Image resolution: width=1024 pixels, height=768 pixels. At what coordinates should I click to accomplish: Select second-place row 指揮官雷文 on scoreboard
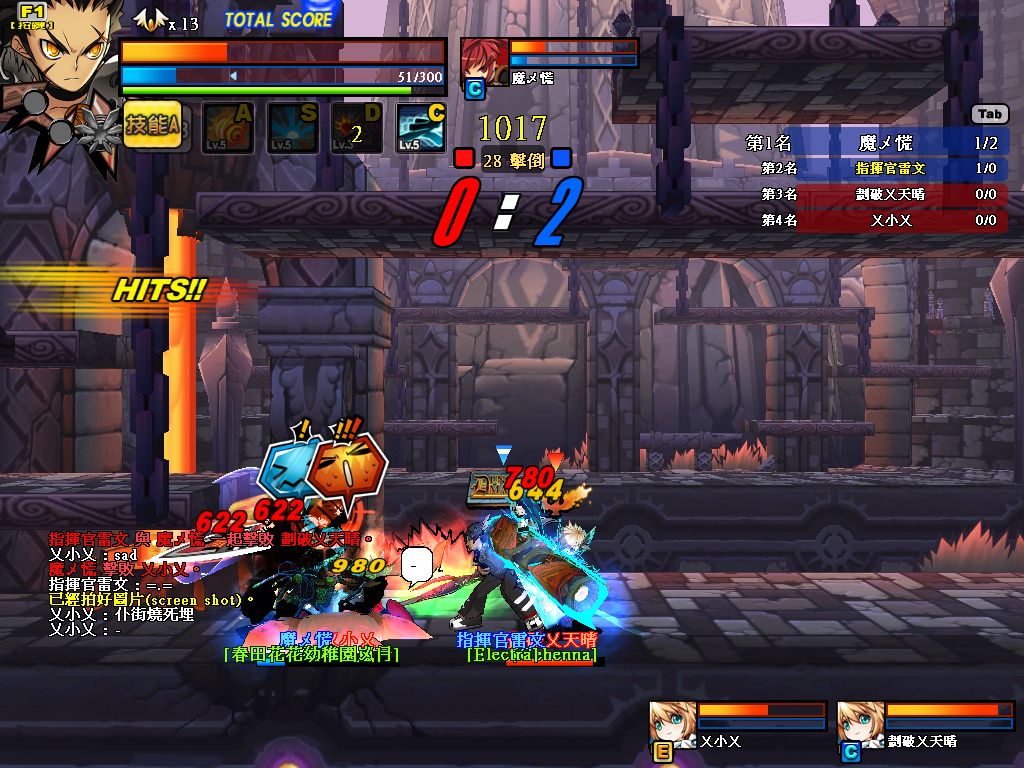(x=875, y=169)
